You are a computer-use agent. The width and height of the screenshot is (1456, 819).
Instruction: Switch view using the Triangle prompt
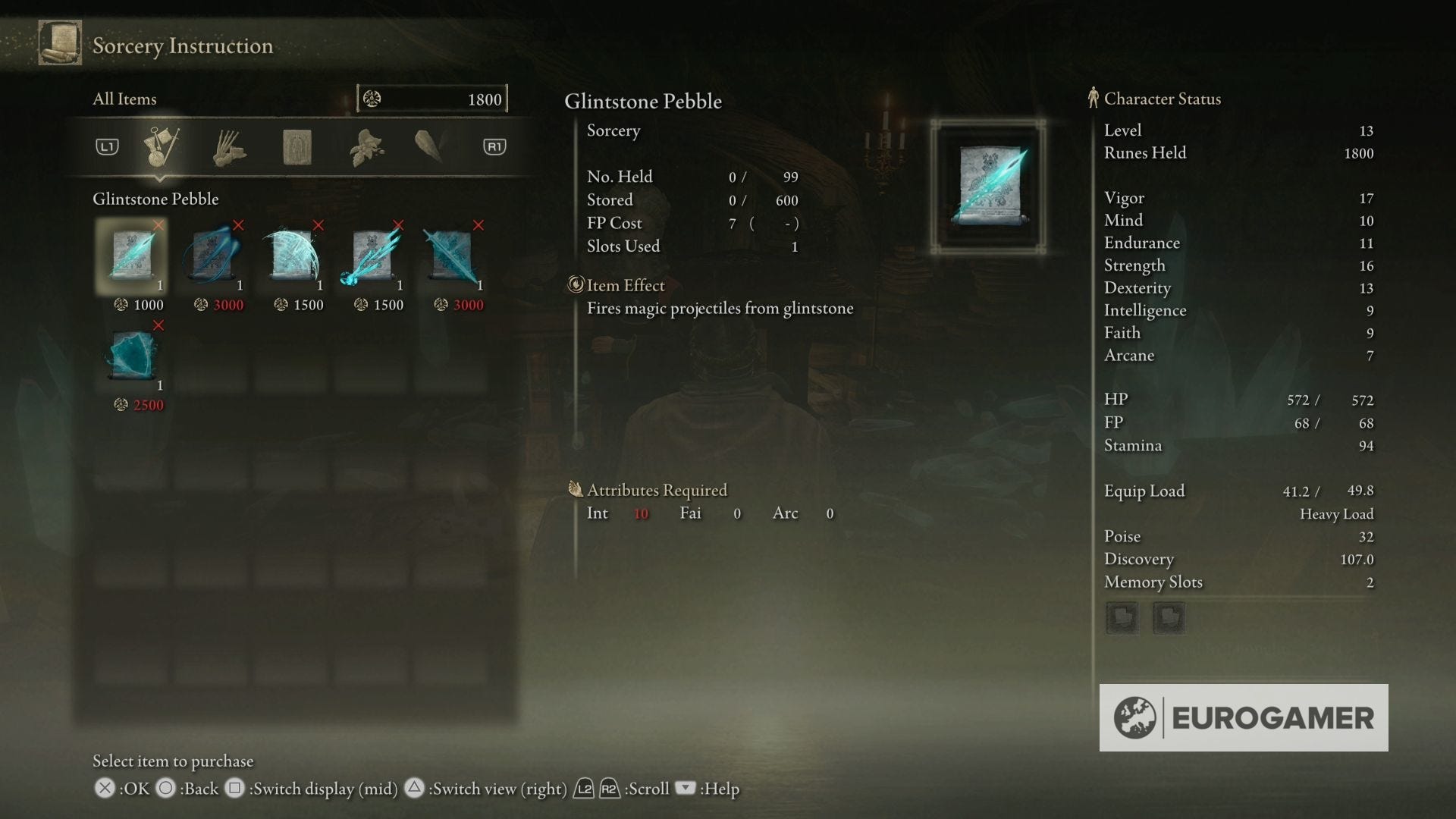(x=414, y=789)
